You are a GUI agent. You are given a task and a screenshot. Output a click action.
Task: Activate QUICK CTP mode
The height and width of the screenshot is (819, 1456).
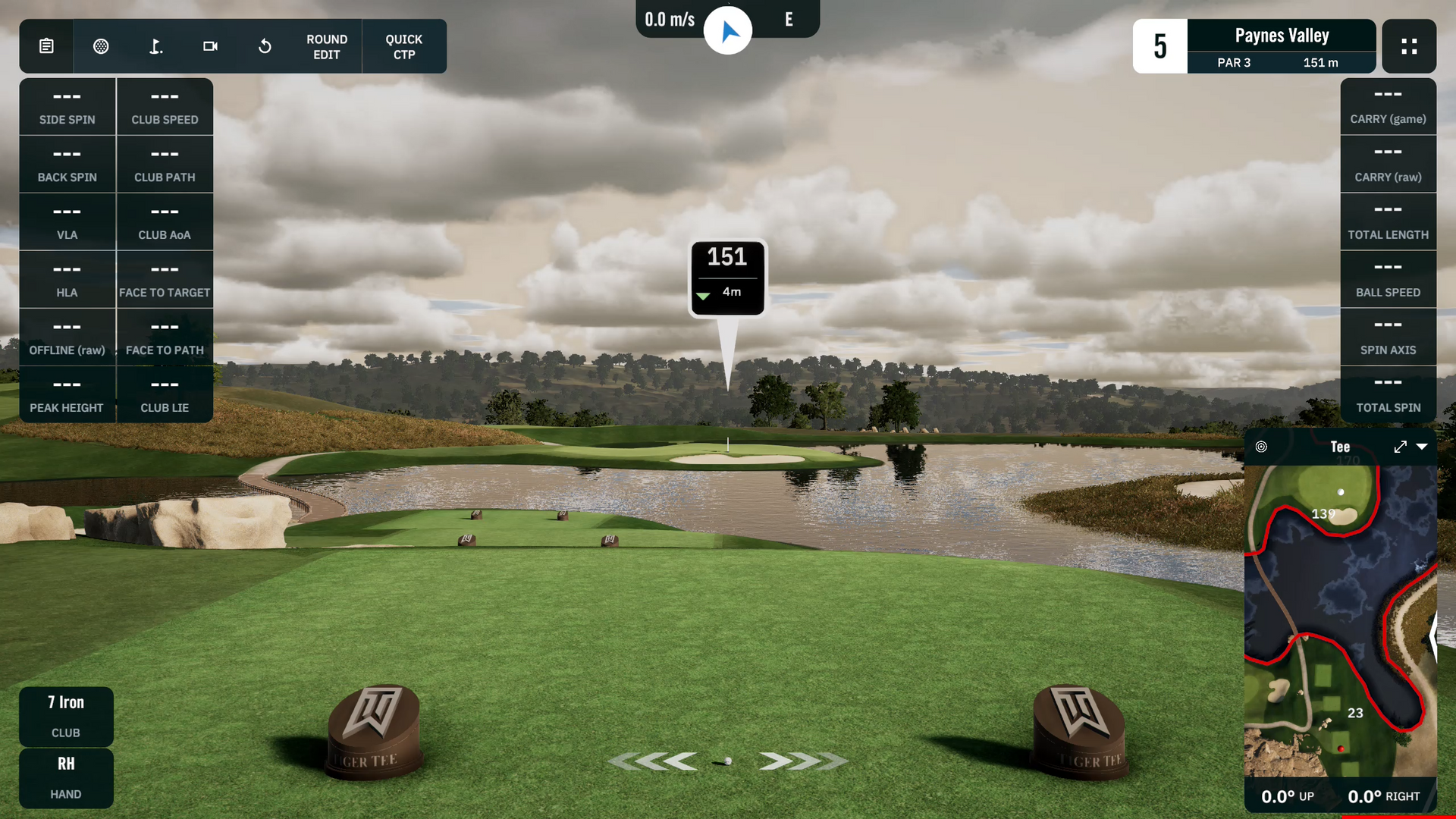click(x=403, y=46)
